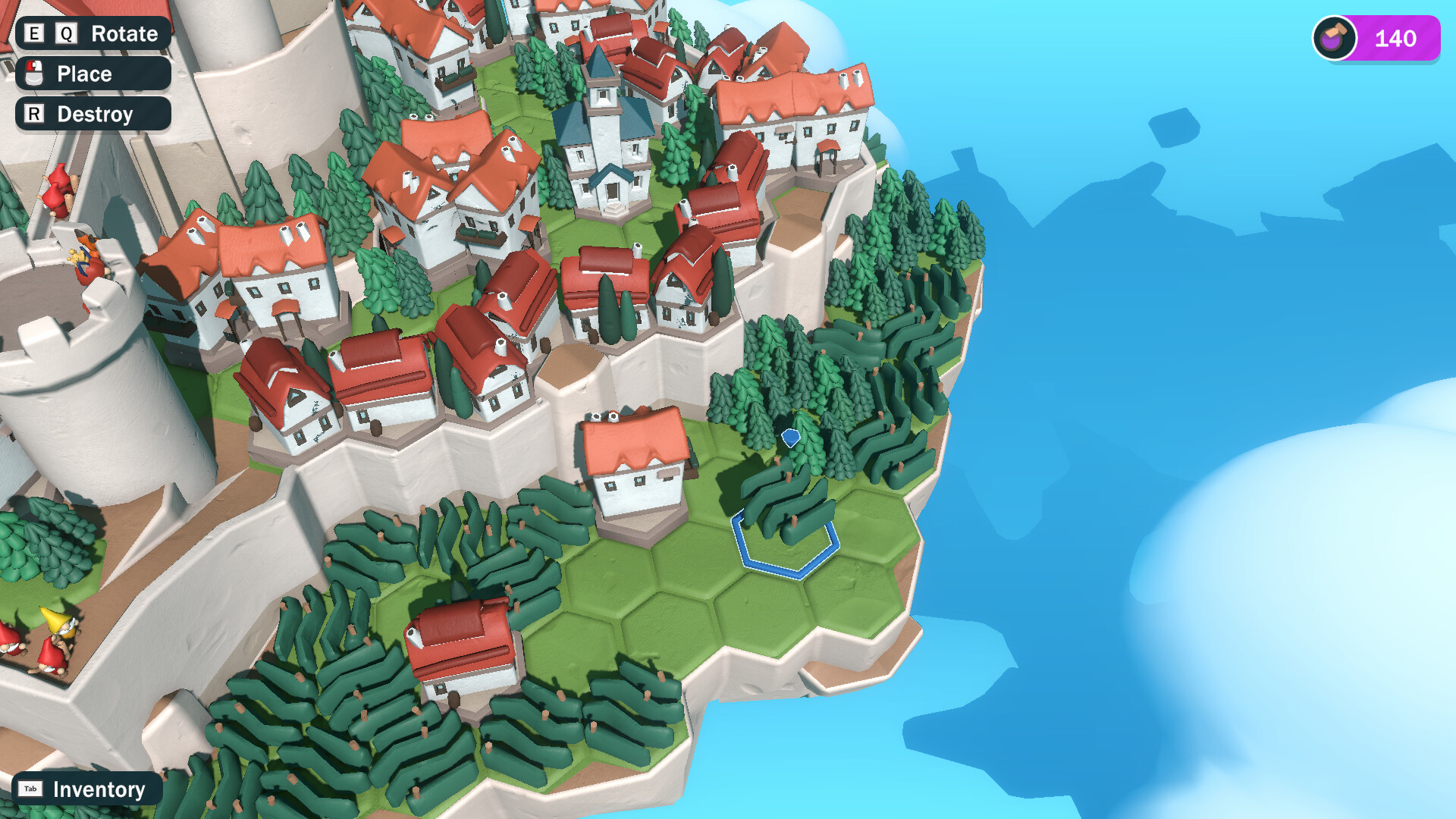The width and height of the screenshot is (1456, 819).
Task: Click the Tab key icon beside Inventory
Action: 30,789
